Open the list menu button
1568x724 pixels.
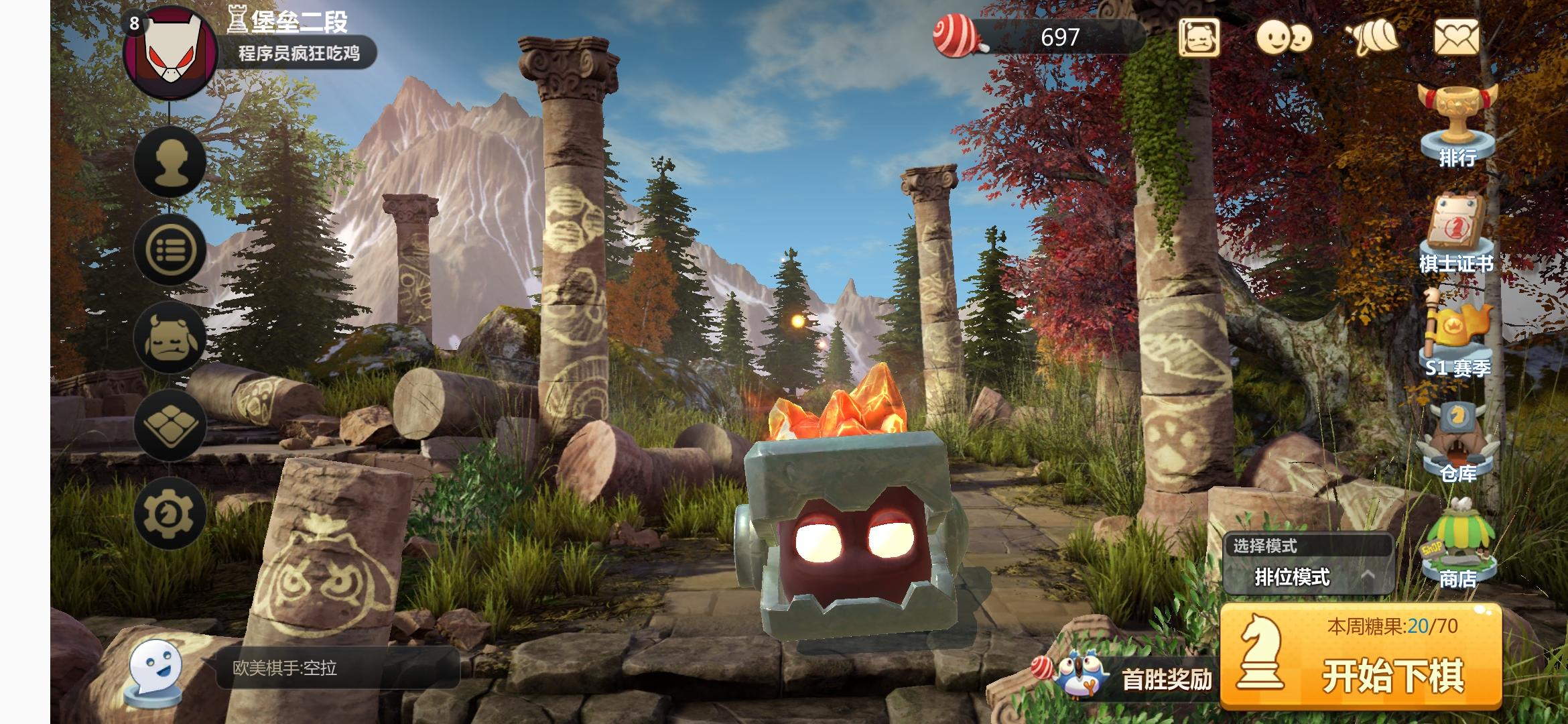(x=170, y=249)
